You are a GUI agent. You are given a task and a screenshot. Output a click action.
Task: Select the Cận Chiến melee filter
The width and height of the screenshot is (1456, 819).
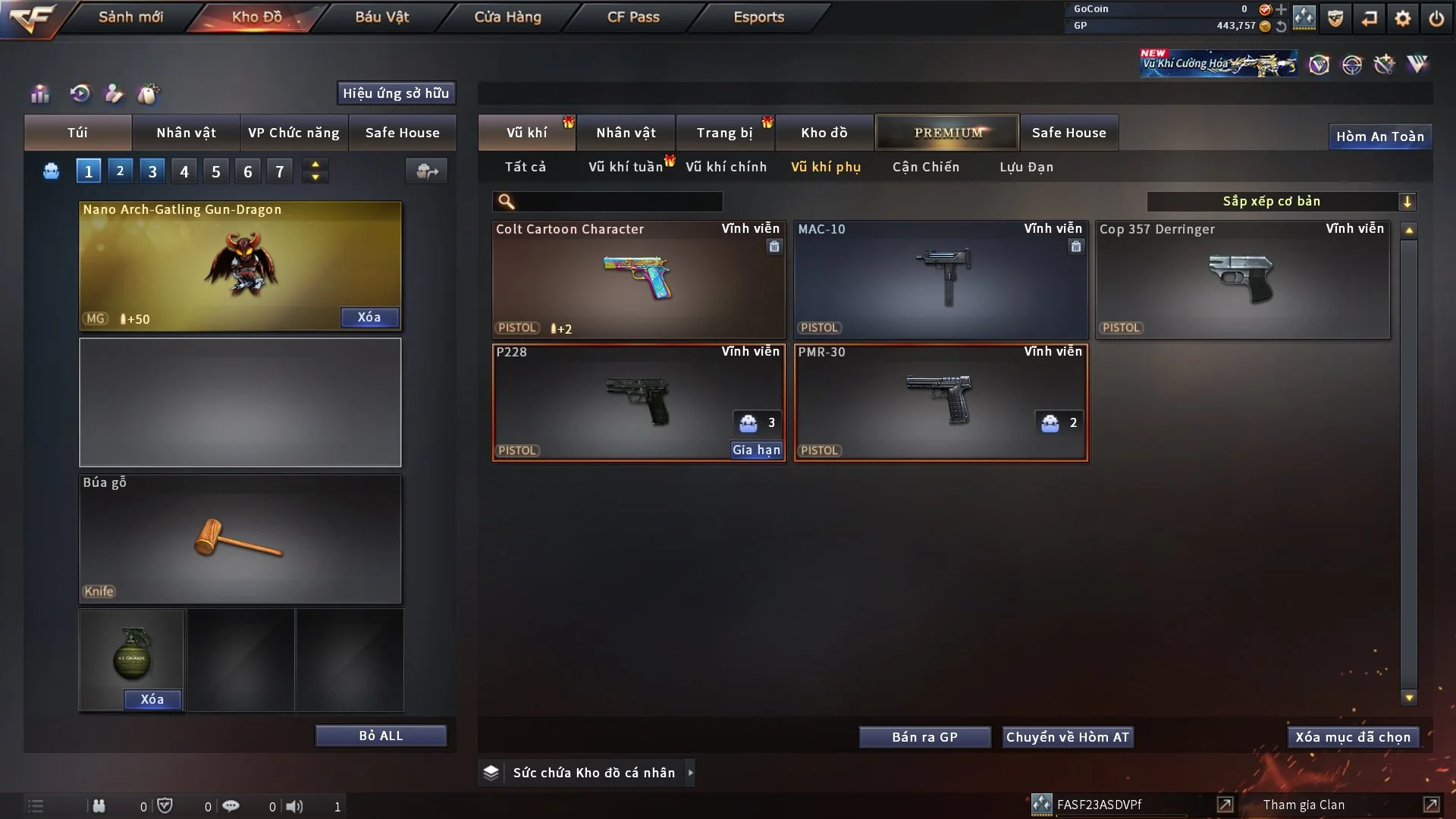(926, 167)
